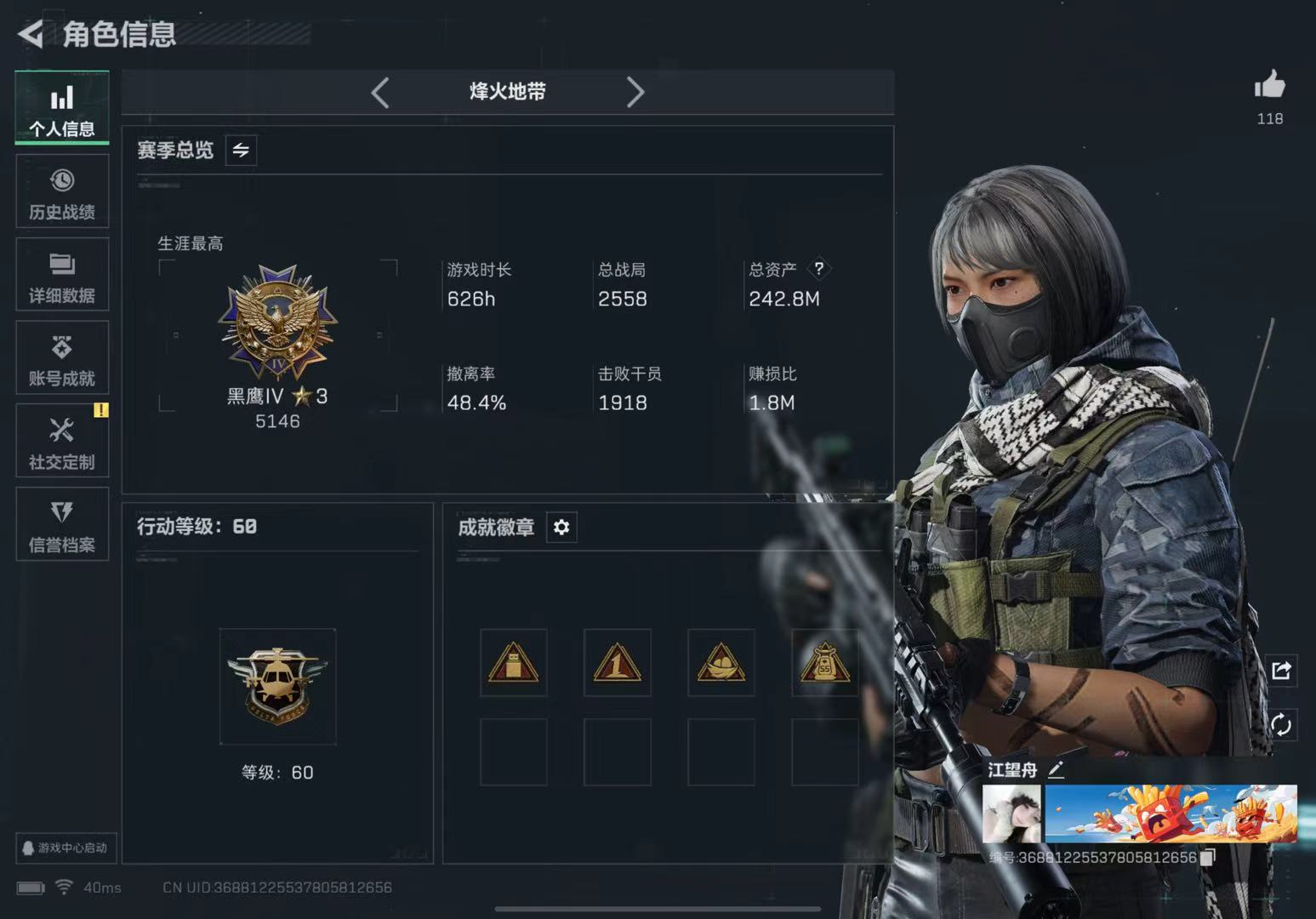Go to previous mode with left chevron

coord(380,93)
